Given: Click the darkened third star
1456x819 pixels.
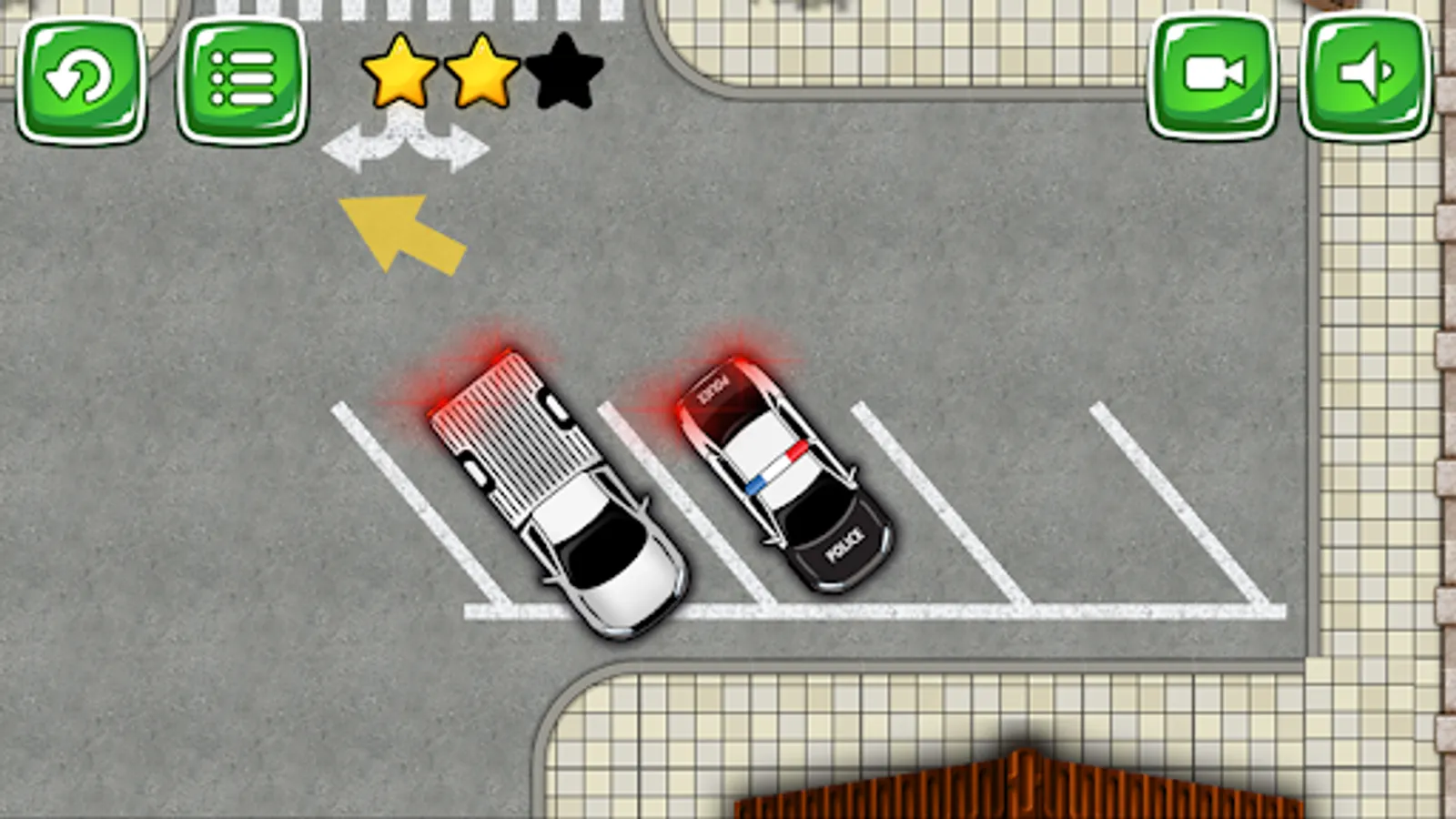Looking at the screenshot, I should point(561,73).
